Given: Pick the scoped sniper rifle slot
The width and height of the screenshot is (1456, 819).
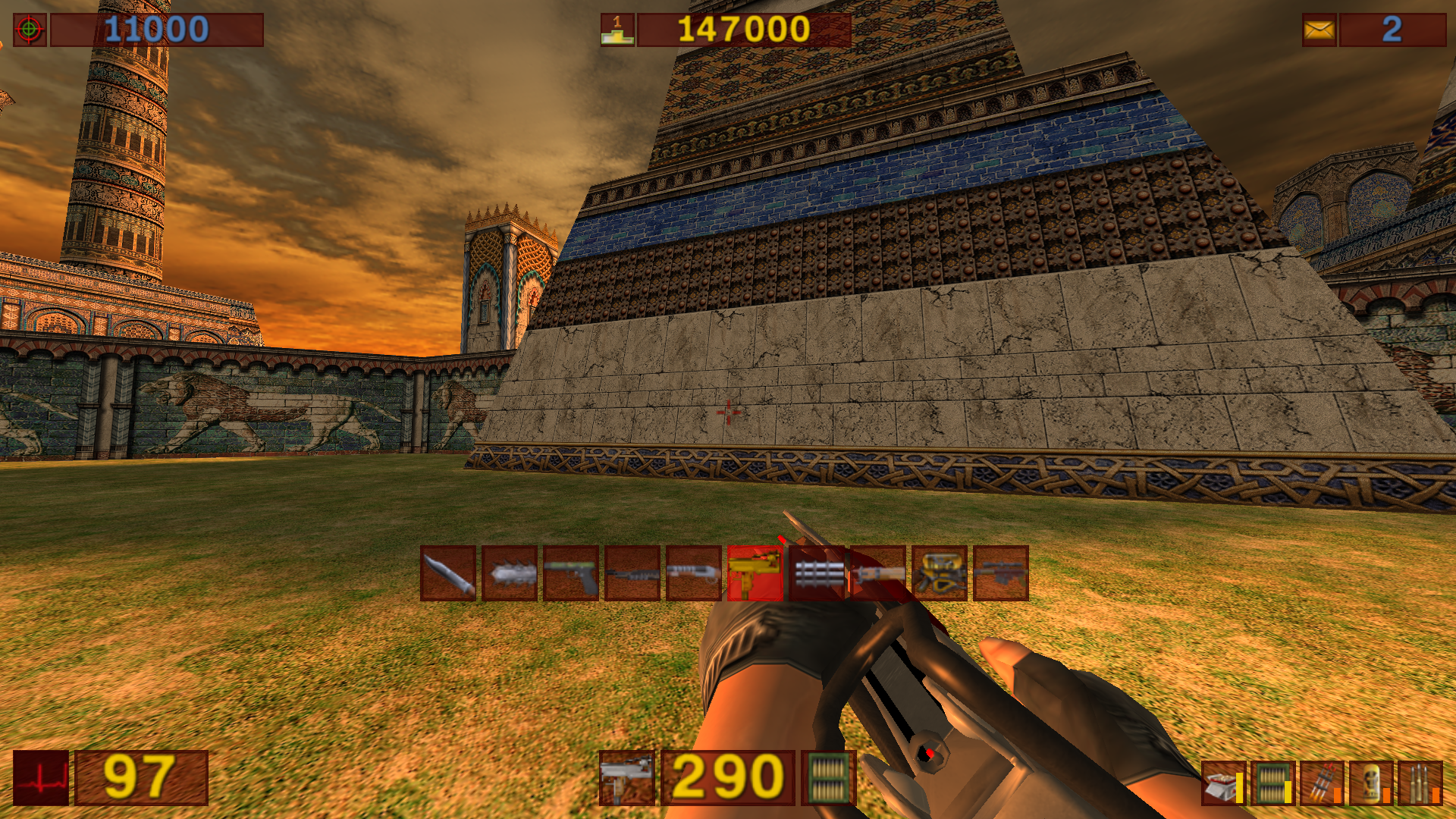Looking at the screenshot, I should click(x=1001, y=573).
